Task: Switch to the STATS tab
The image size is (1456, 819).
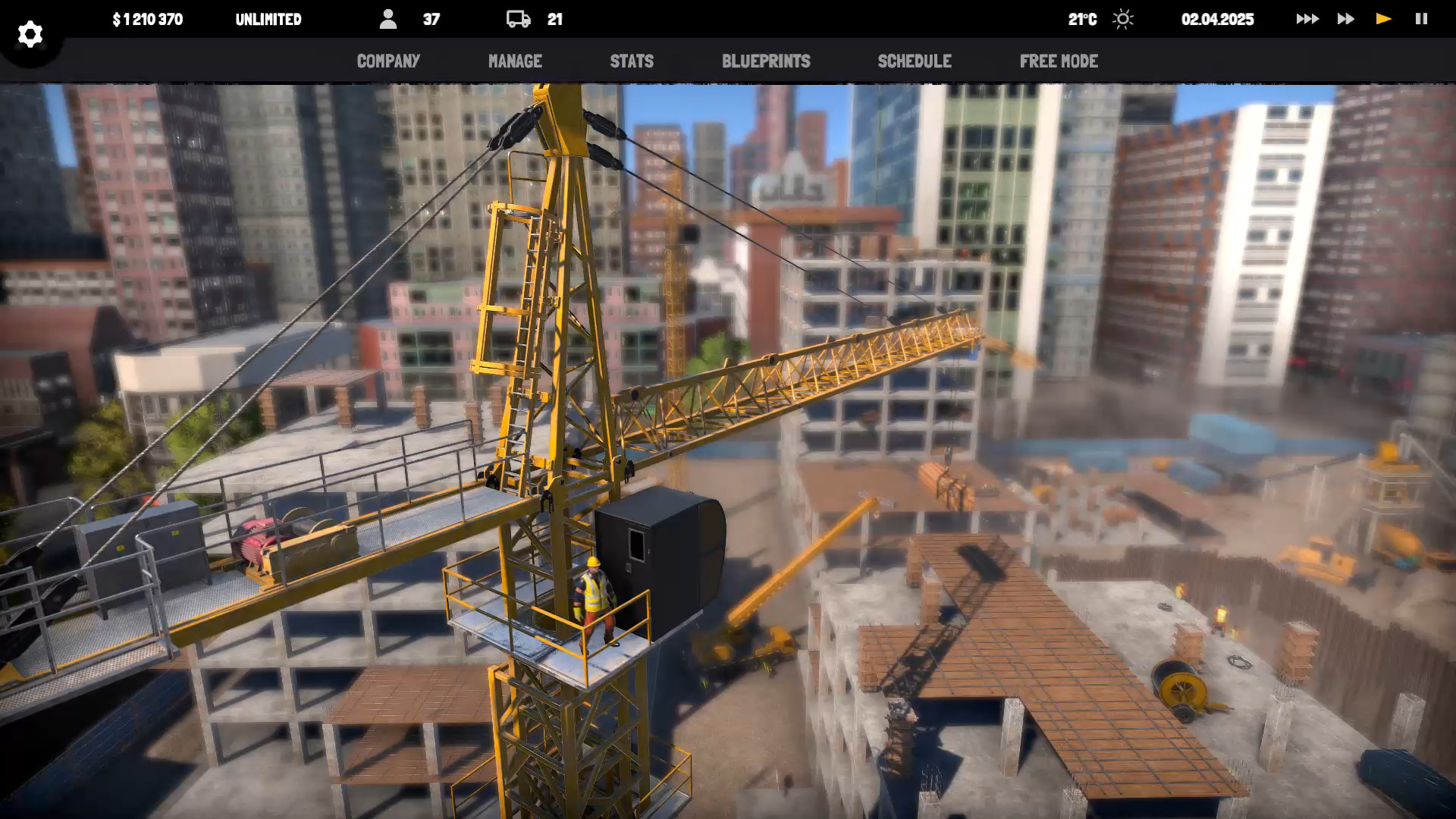Action: [632, 61]
